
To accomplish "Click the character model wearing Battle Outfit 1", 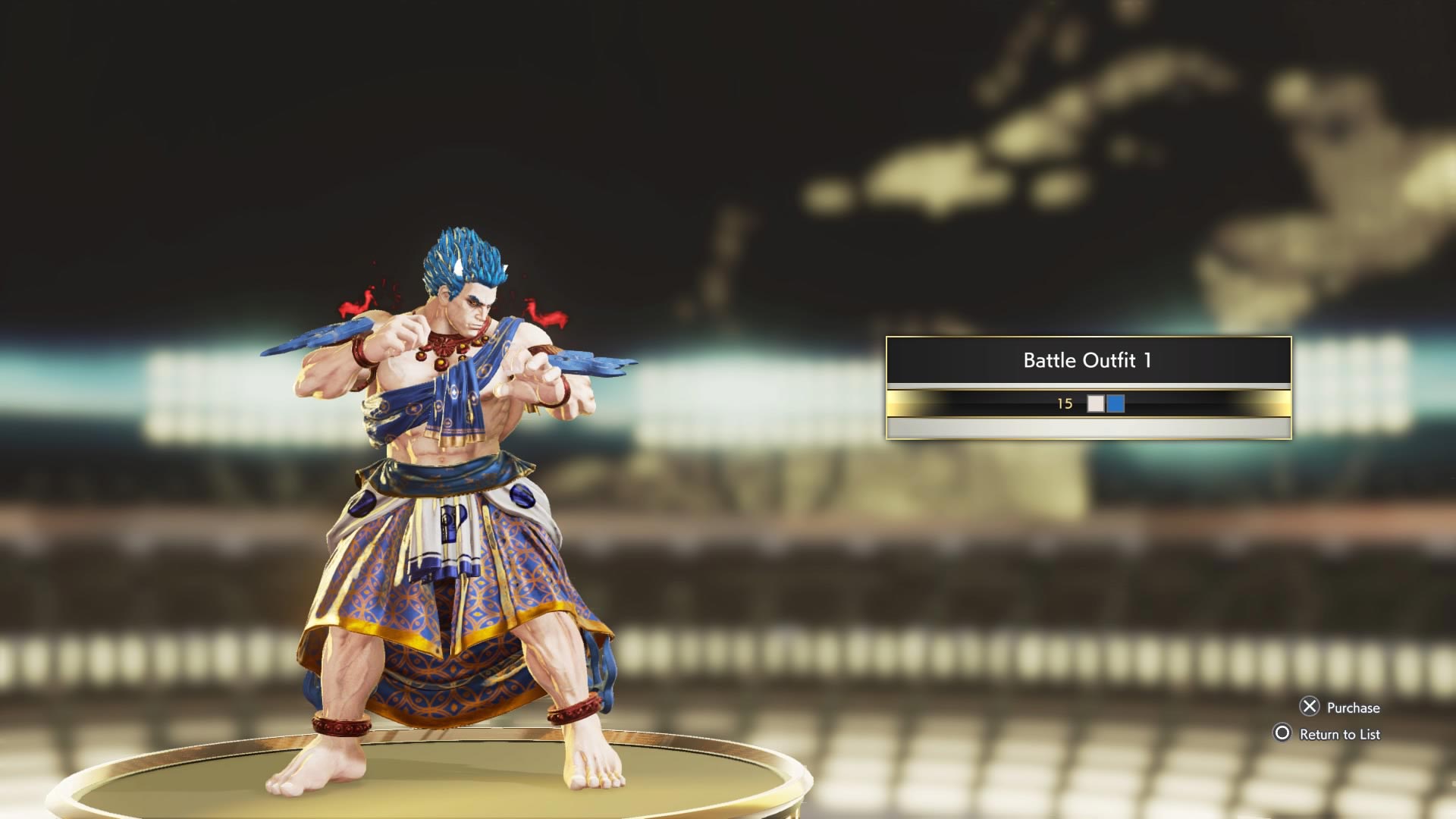I will coord(455,493).
